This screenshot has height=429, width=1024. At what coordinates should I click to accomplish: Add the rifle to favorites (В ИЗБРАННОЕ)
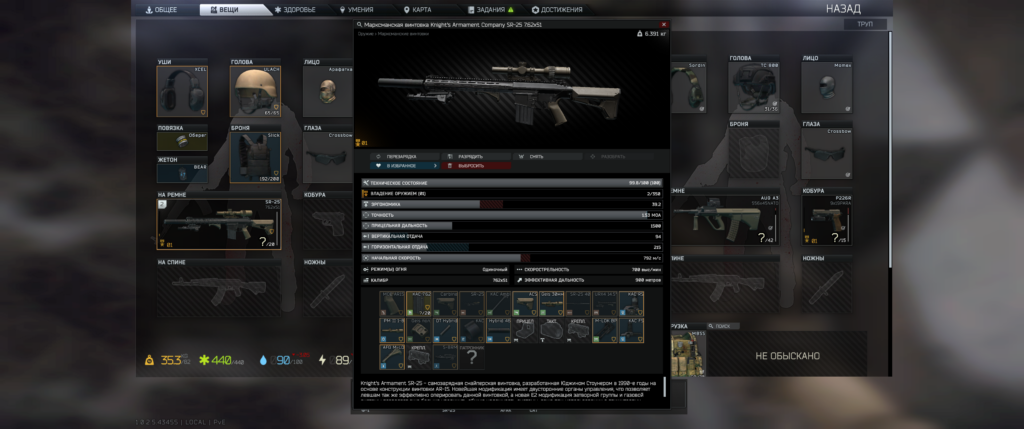401,165
